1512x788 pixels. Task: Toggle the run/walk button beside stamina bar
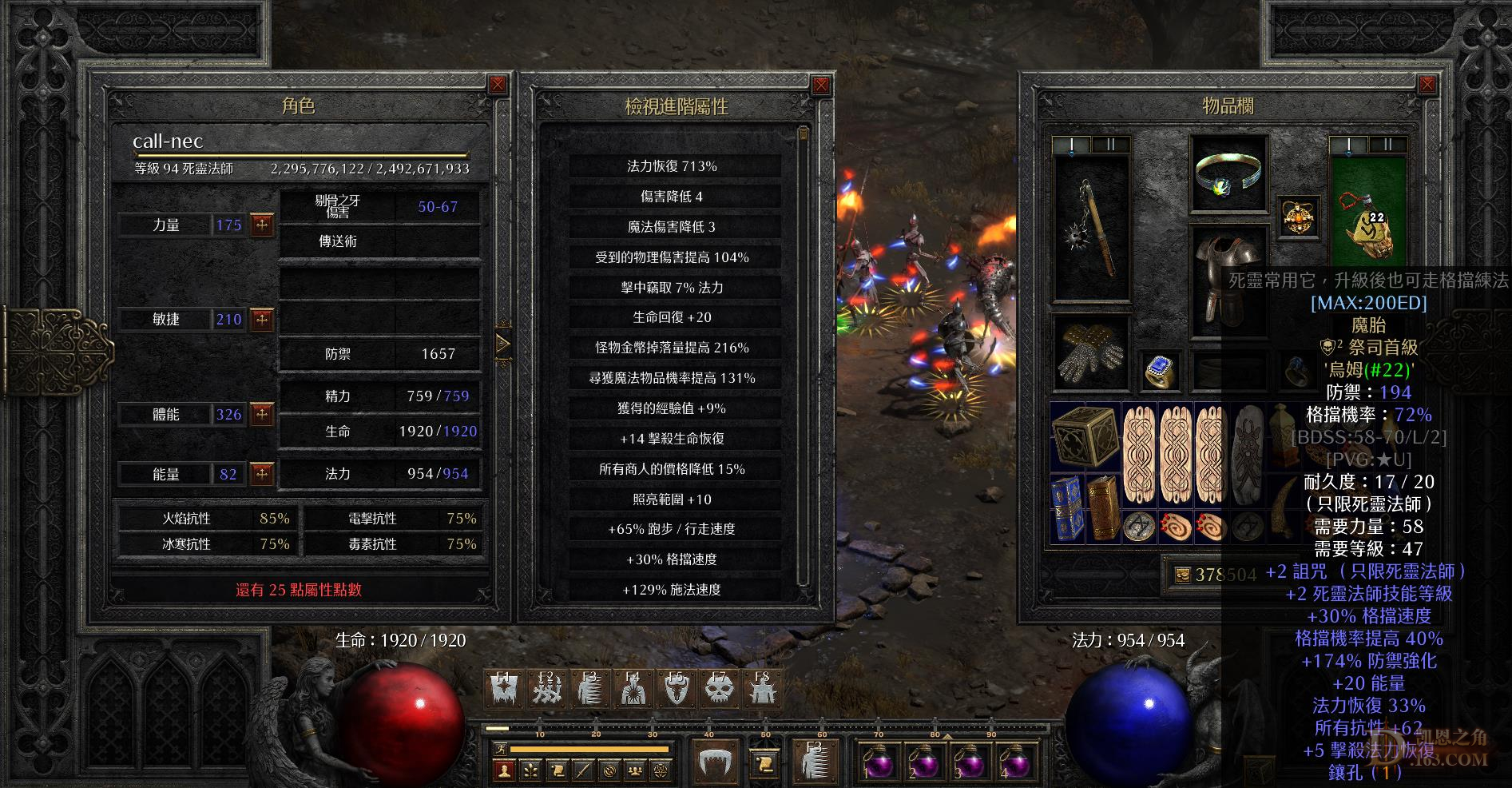[x=499, y=749]
